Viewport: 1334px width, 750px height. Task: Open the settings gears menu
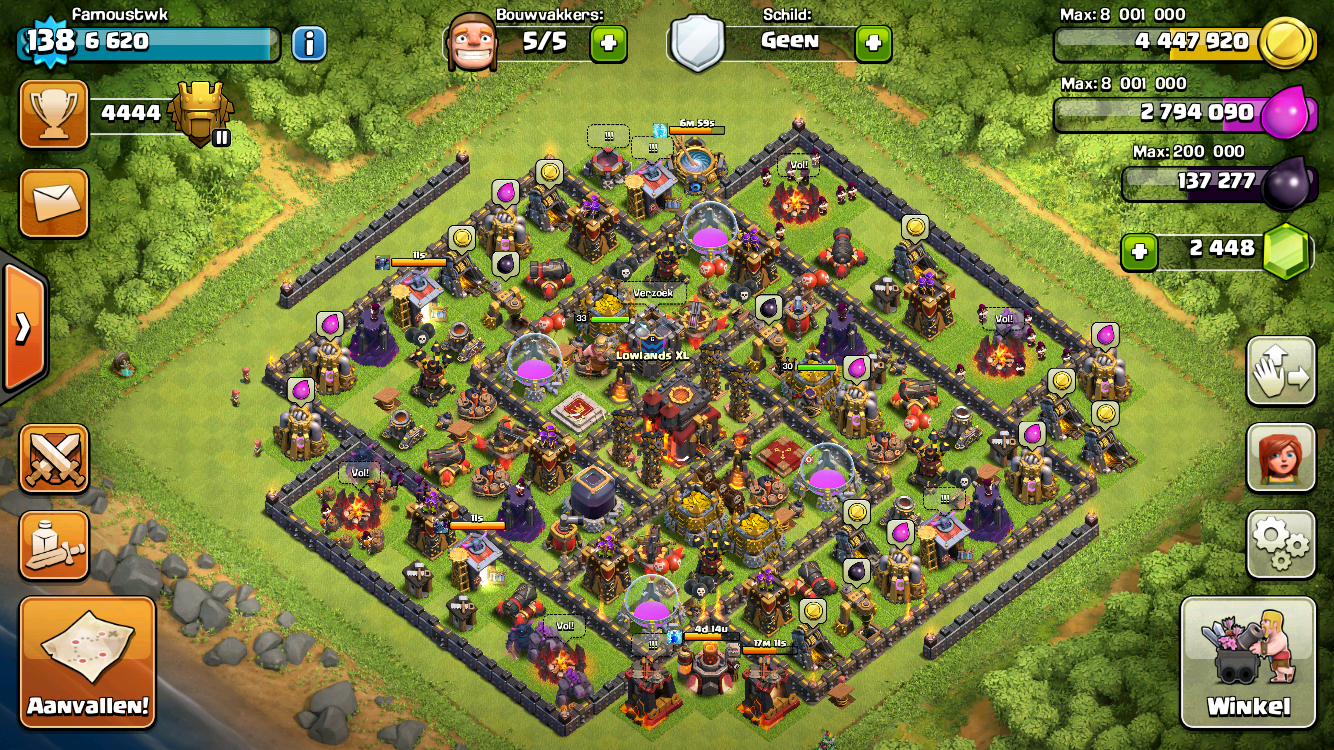click(x=1281, y=544)
